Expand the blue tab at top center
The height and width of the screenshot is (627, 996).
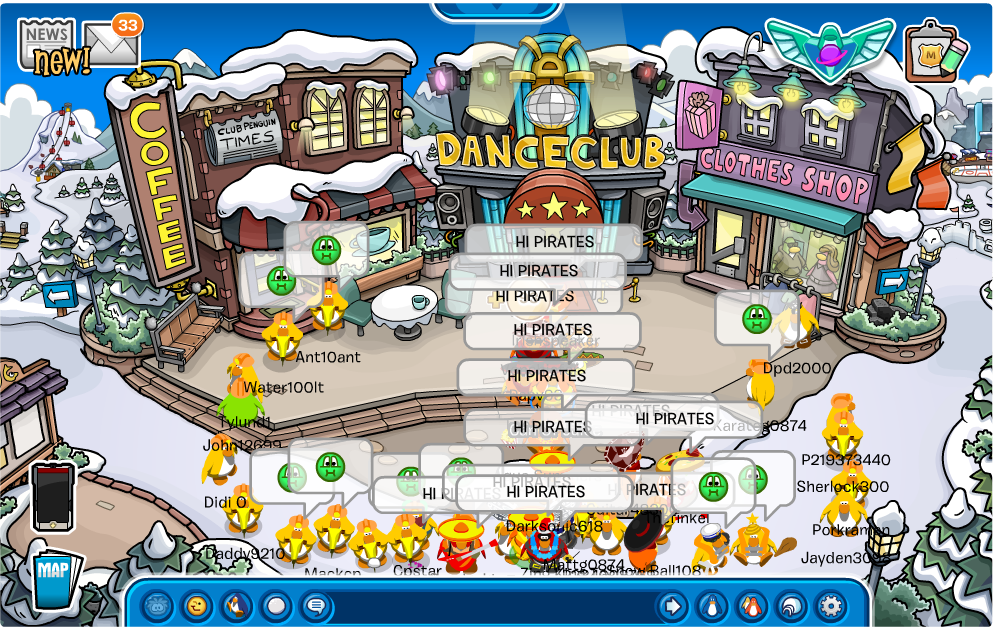point(498,9)
